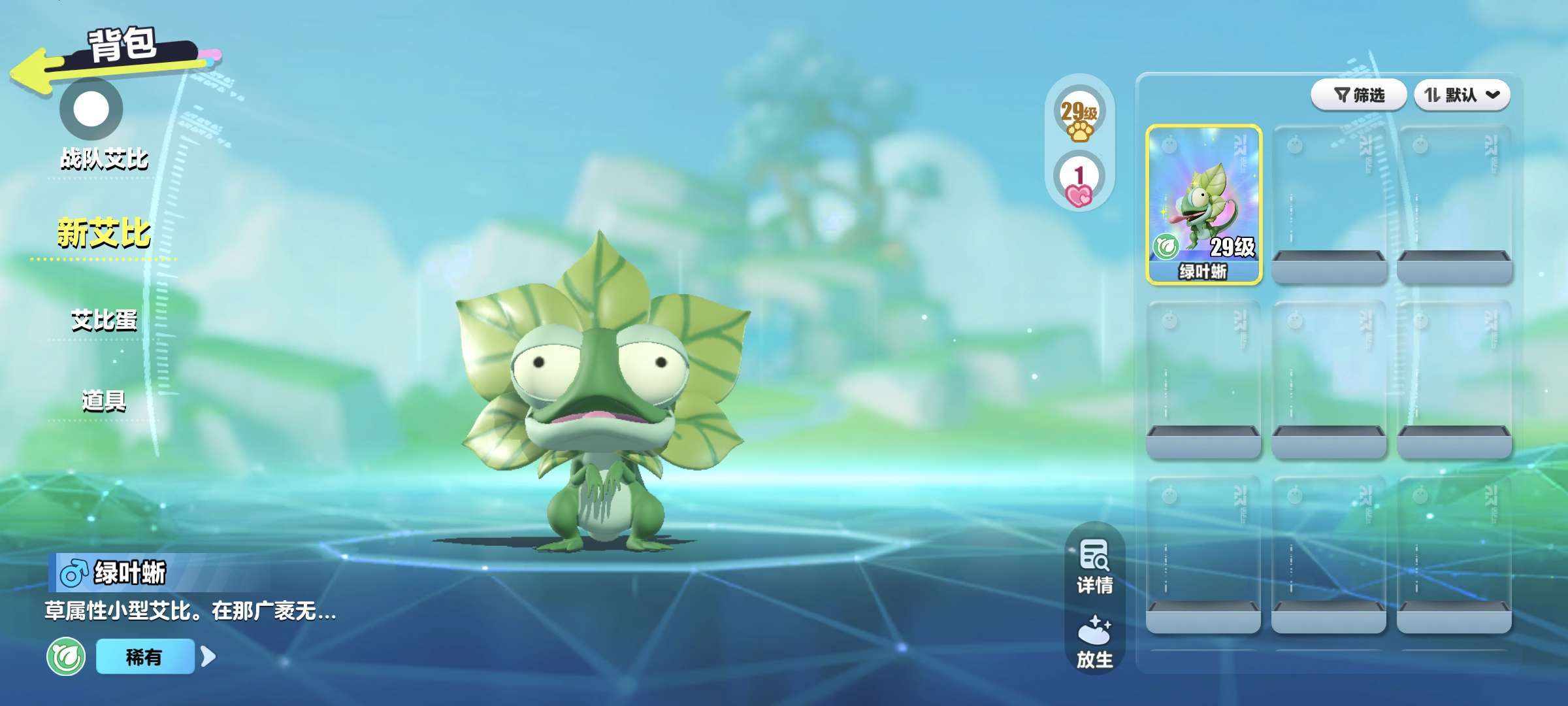Open the 艾比蛋 tab
Screen dimensions: 1568x706
point(104,320)
